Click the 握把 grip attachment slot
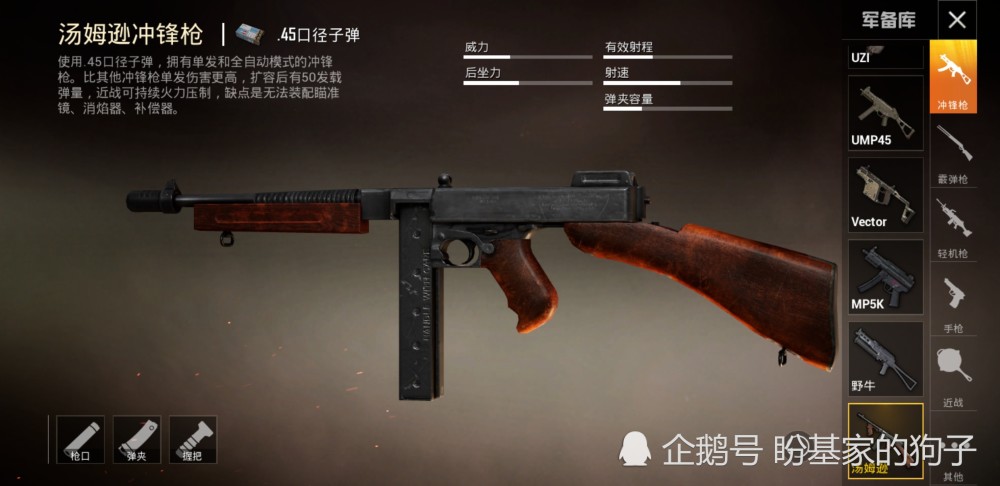 (x=193, y=440)
